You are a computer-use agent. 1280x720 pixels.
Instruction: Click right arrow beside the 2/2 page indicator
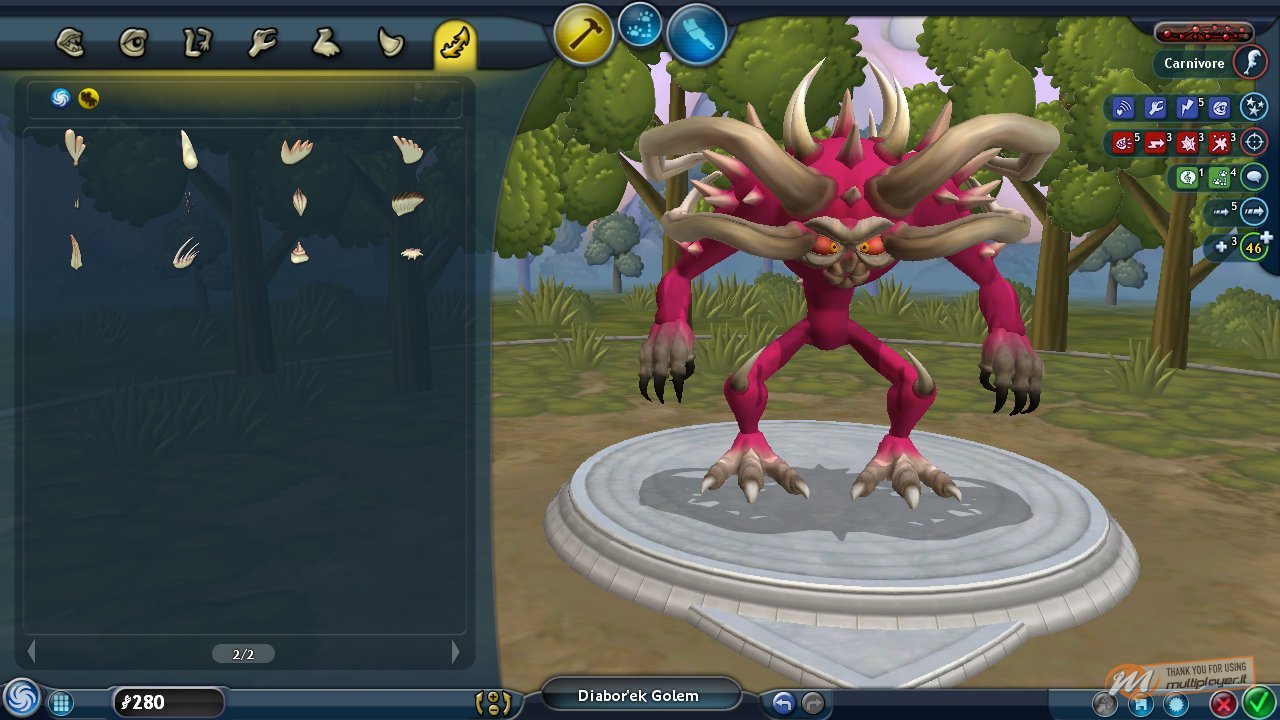[455, 653]
